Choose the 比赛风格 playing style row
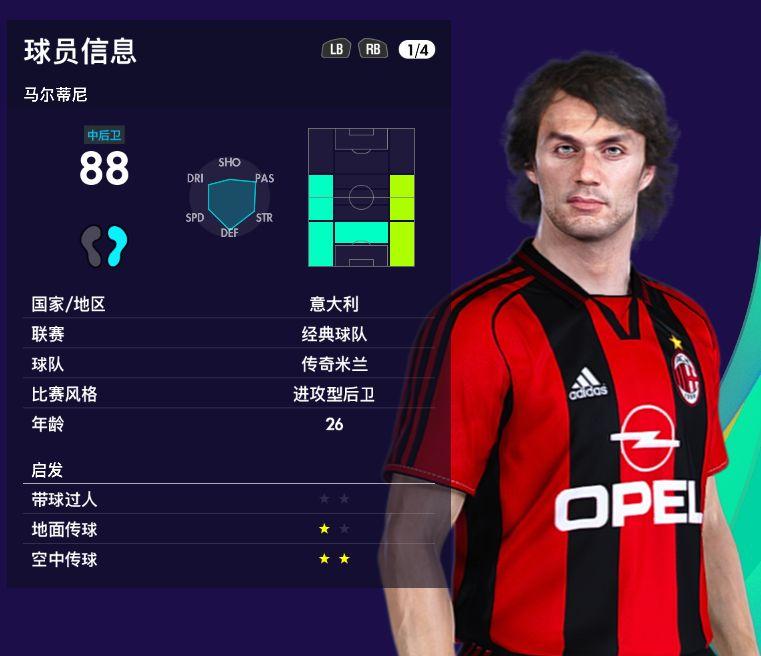The width and height of the screenshot is (761, 656). pyautogui.click(x=228, y=394)
